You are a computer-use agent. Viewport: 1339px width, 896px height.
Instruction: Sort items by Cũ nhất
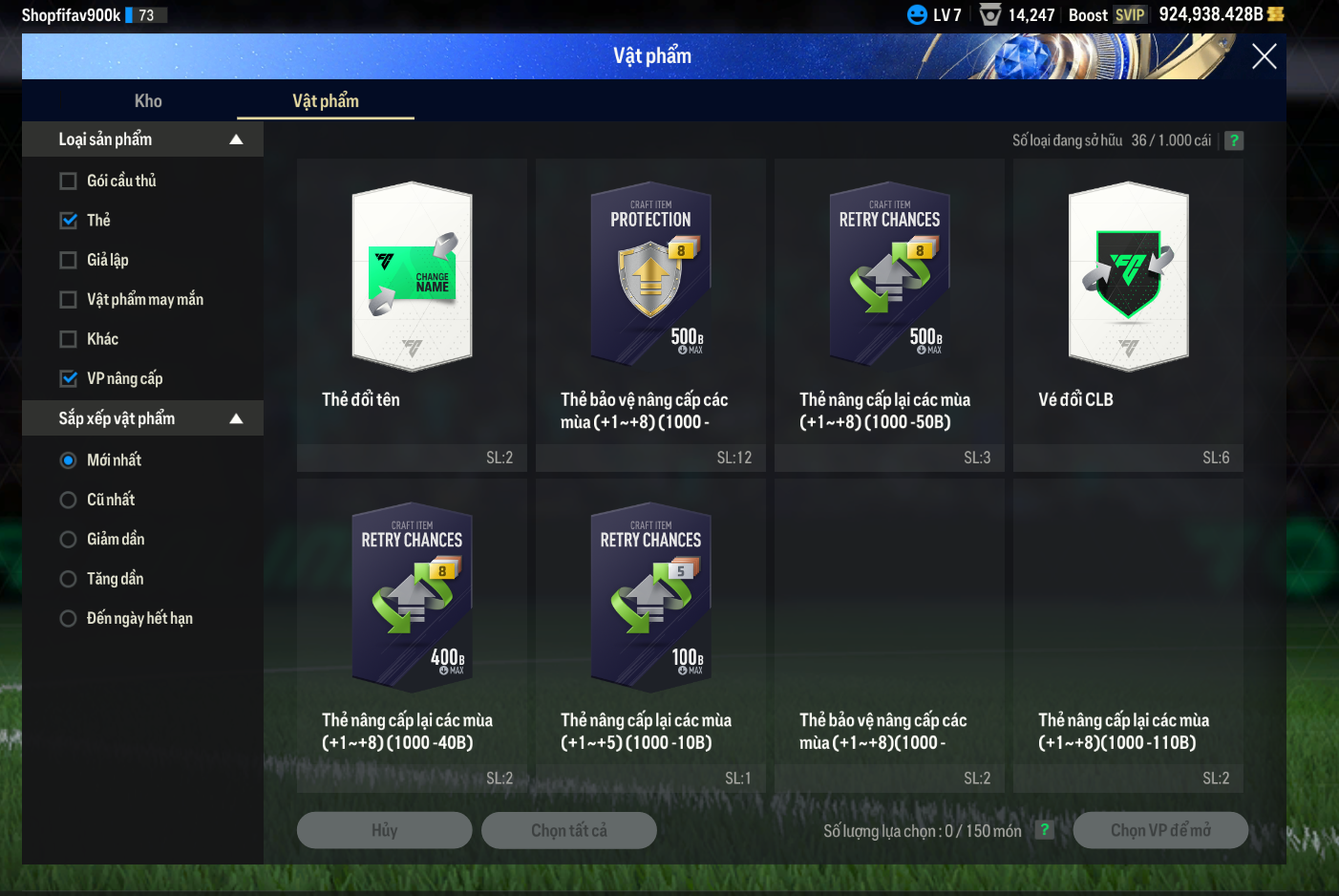[69, 500]
